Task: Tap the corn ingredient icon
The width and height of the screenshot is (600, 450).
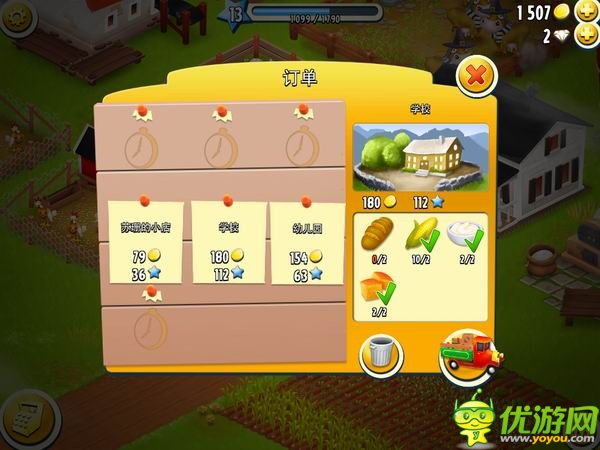Action: coord(420,238)
